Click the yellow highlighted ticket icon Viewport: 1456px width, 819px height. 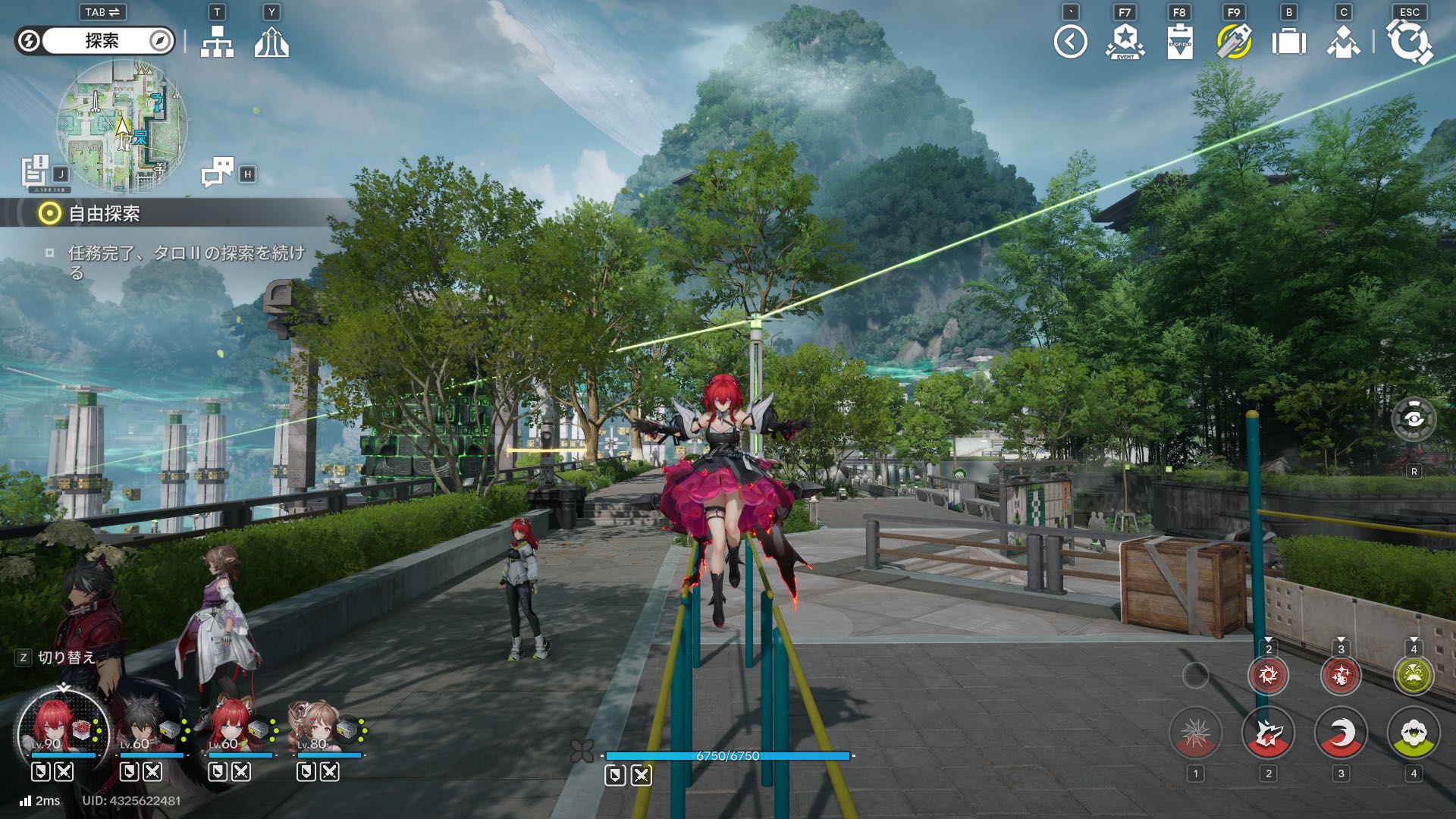(1234, 42)
